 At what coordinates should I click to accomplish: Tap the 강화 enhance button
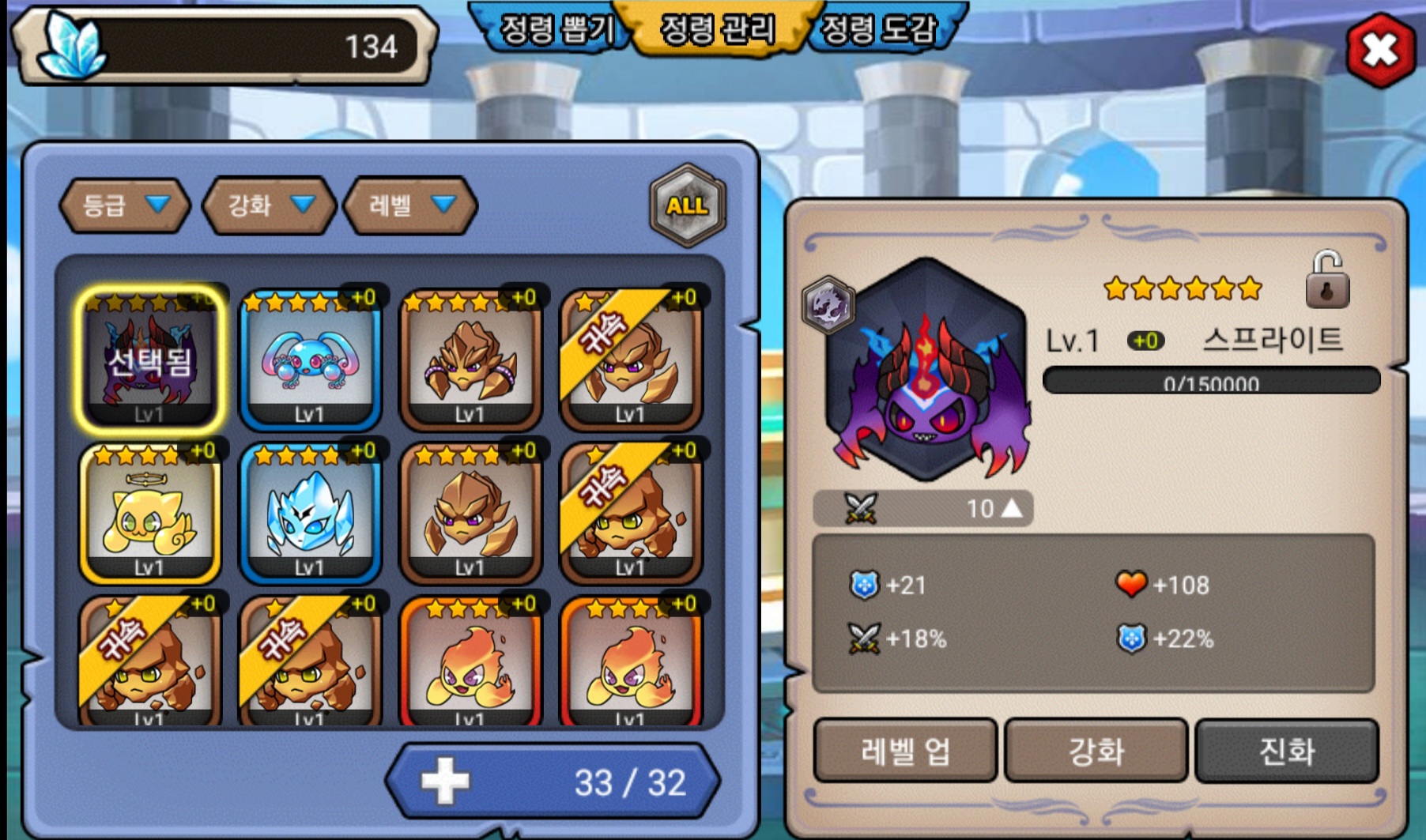tap(1096, 751)
